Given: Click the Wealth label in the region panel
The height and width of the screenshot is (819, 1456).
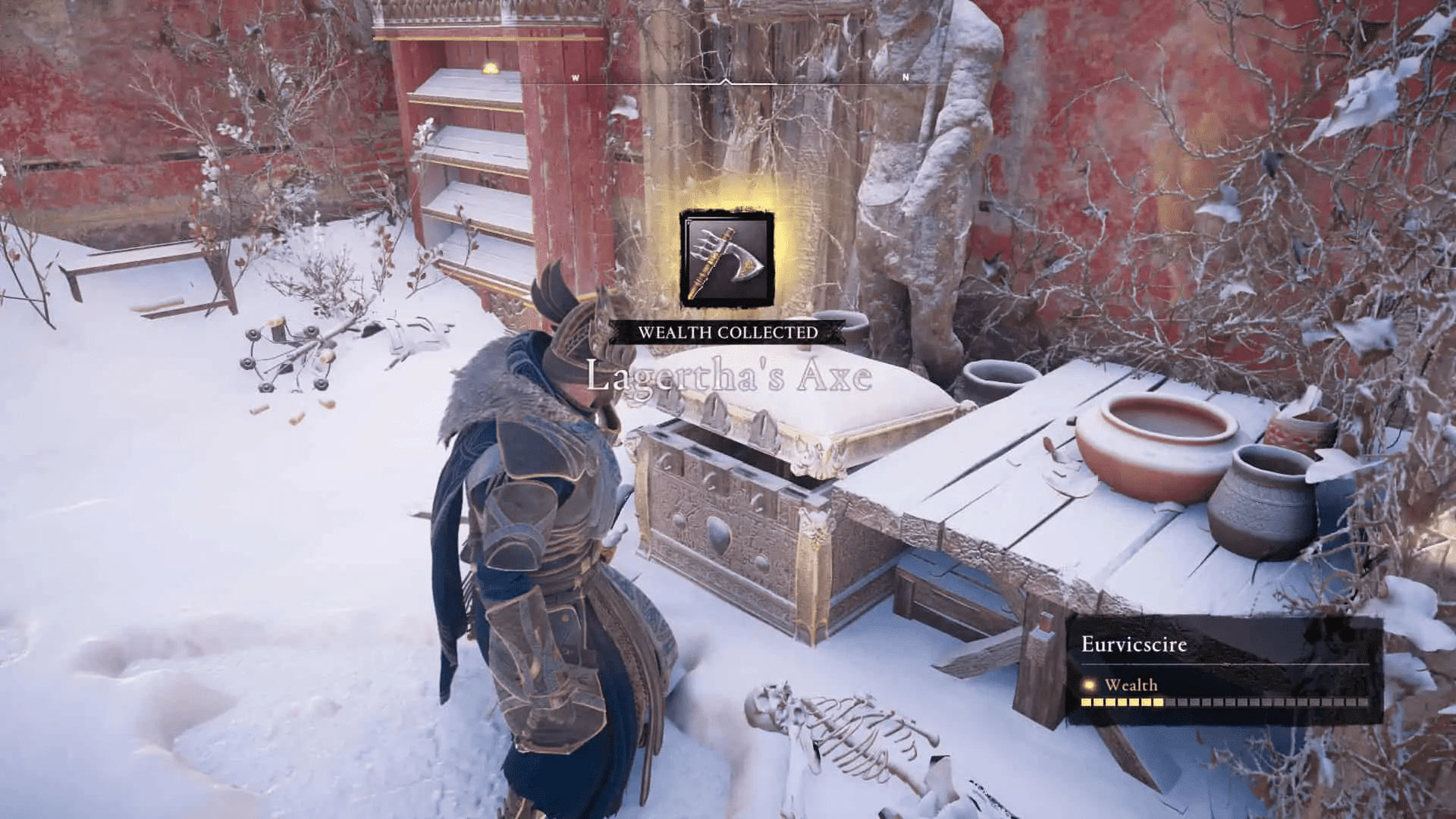Looking at the screenshot, I should click(1130, 685).
